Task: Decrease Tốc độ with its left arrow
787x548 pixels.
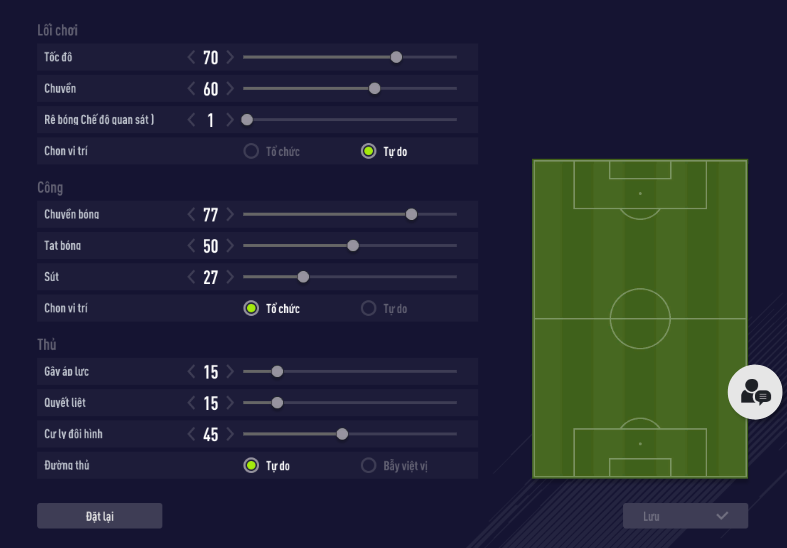Action: [192, 58]
